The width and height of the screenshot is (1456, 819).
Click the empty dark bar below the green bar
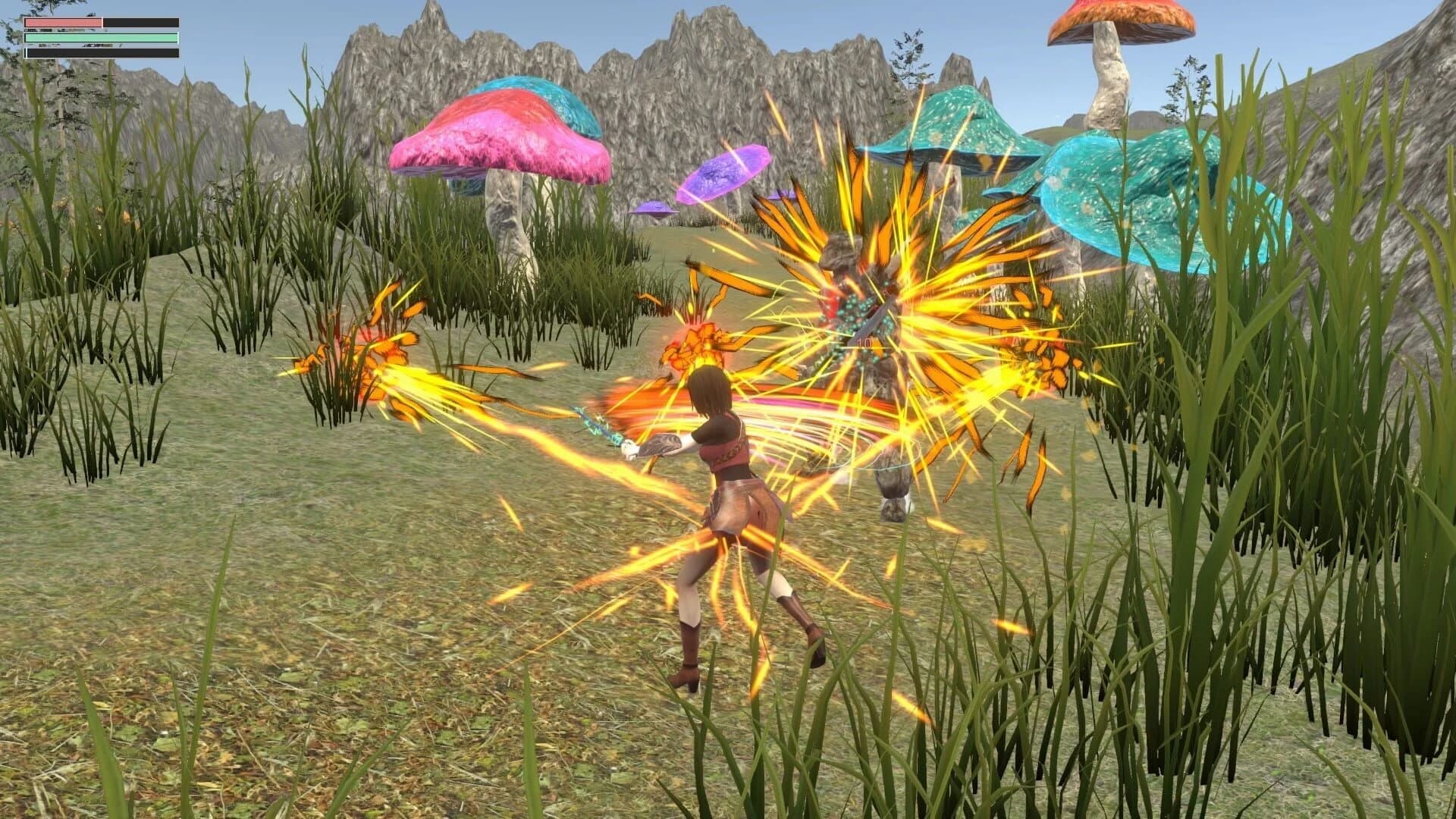(x=102, y=54)
